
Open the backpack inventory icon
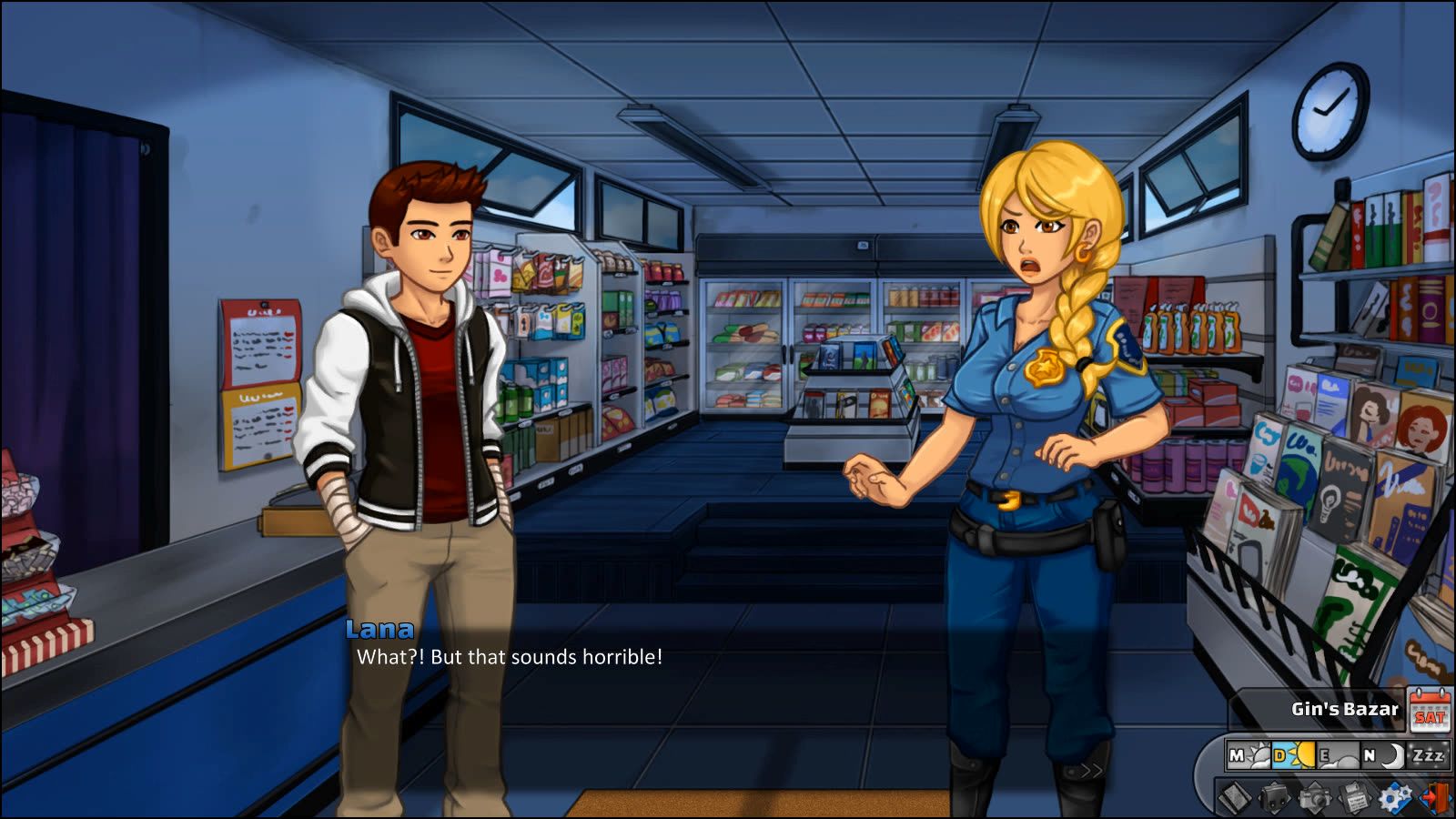(1274, 798)
